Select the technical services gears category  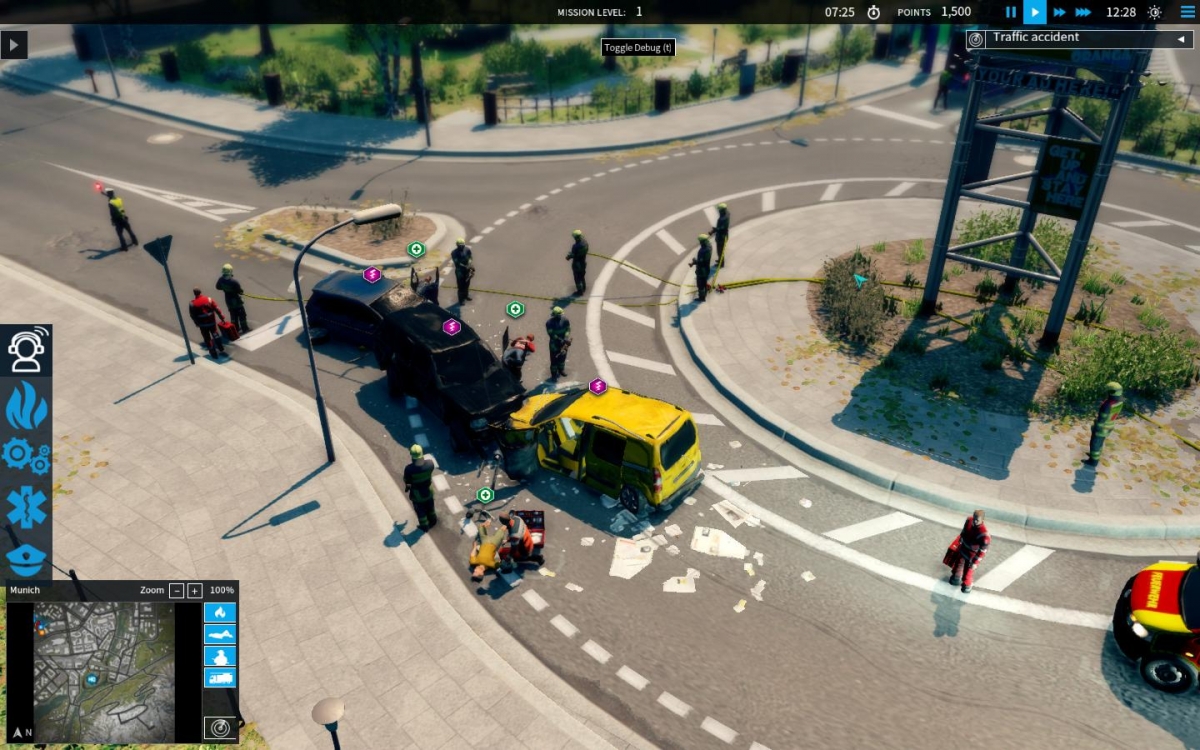click(x=26, y=455)
